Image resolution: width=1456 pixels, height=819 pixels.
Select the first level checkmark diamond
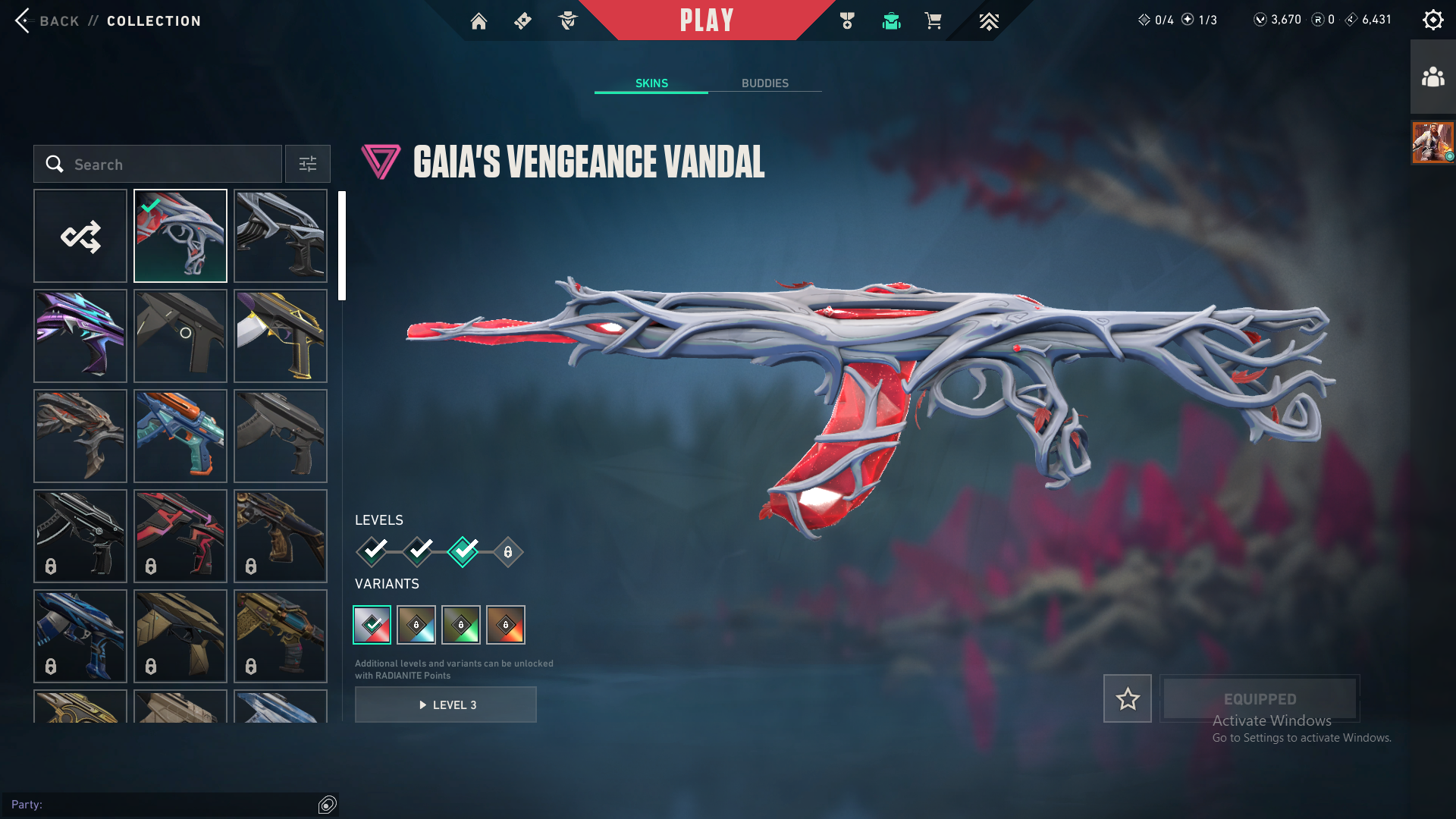[x=373, y=551]
